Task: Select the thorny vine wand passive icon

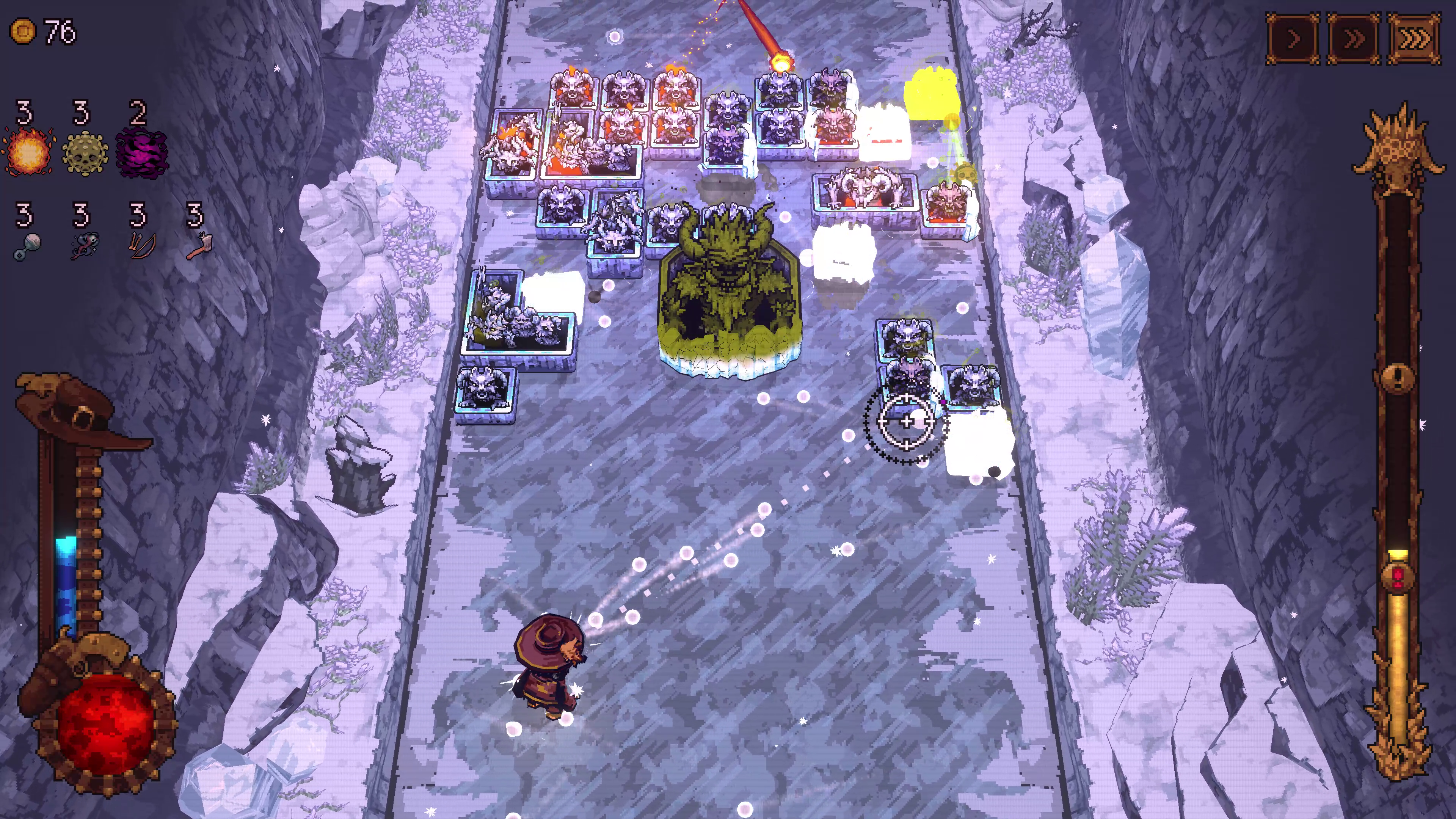Action: click(85, 247)
